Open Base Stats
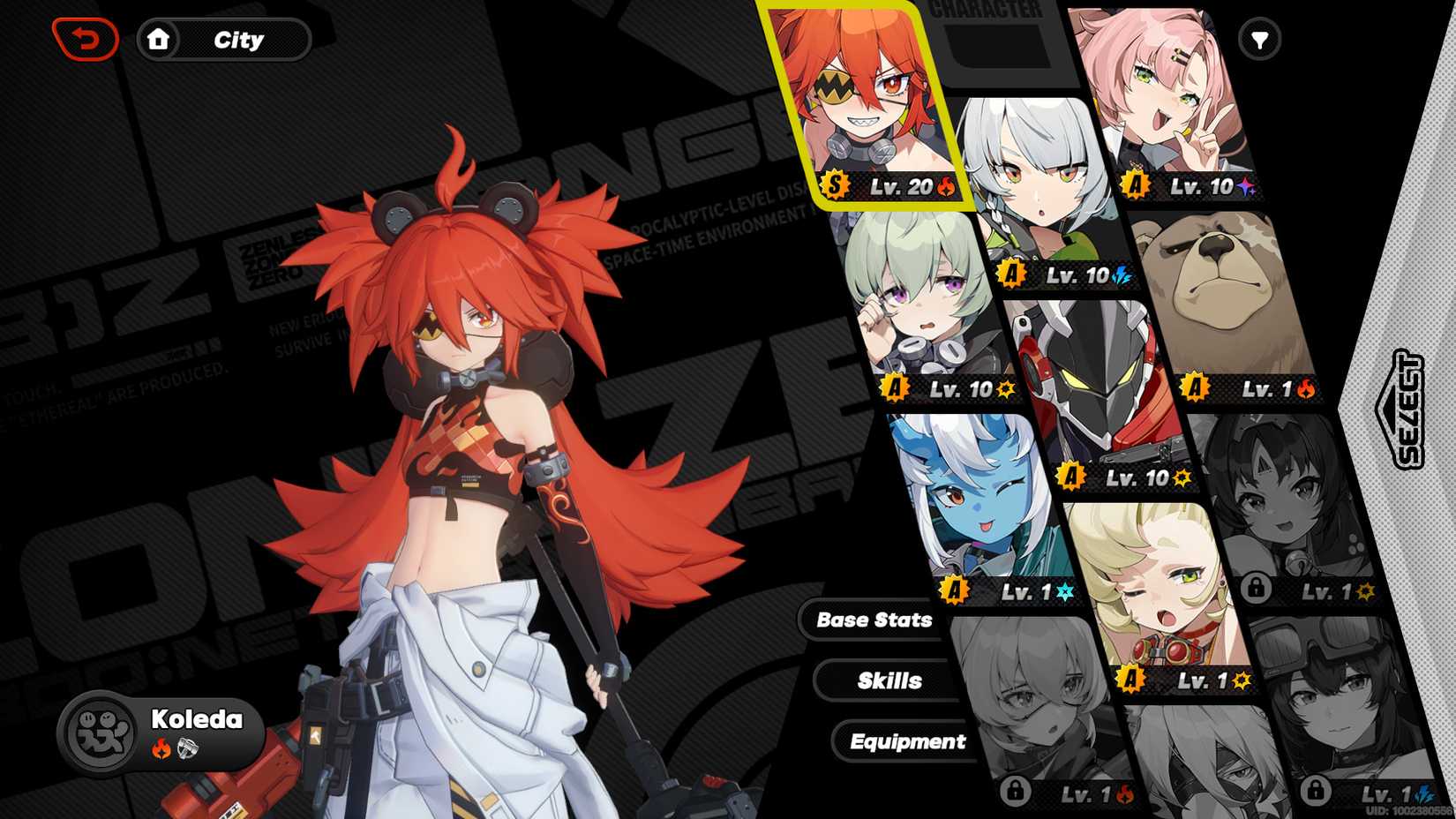Image resolution: width=1456 pixels, height=819 pixels. tap(875, 620)
